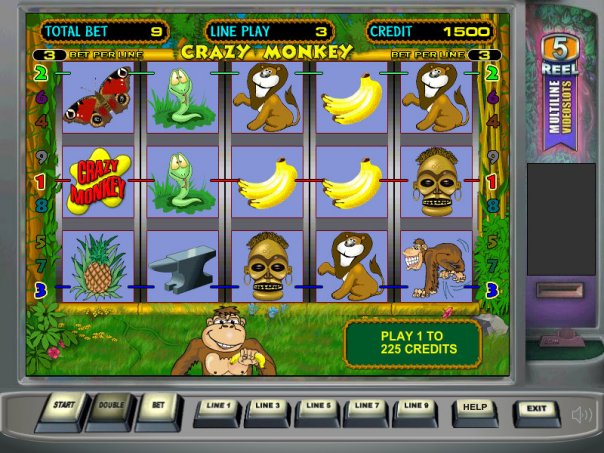The image size is (604, 453).
Task: Click the BET button
Action: 157,408
